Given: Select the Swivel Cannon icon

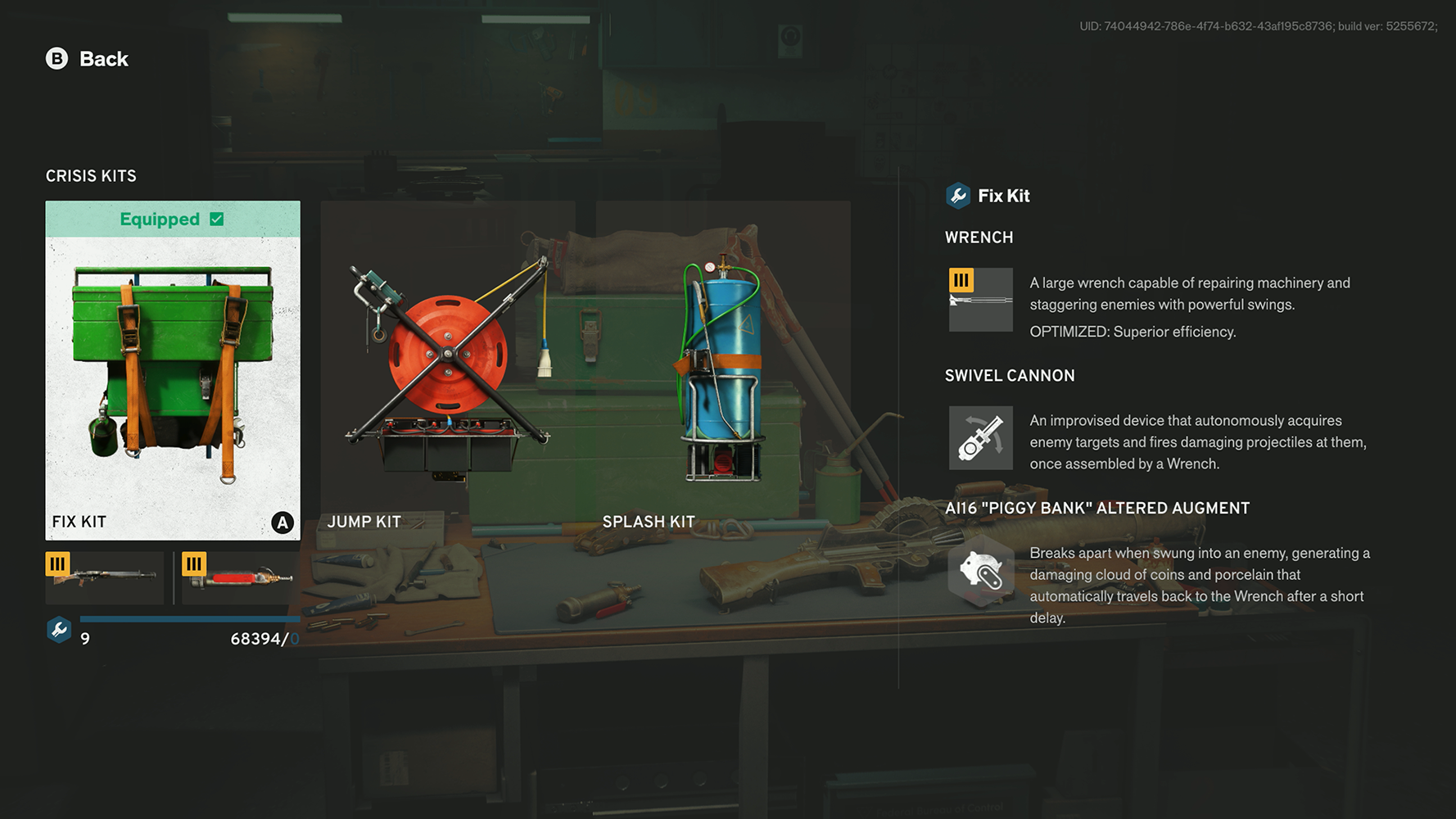Looking at the screenshot, I should [x=980, y=438].
